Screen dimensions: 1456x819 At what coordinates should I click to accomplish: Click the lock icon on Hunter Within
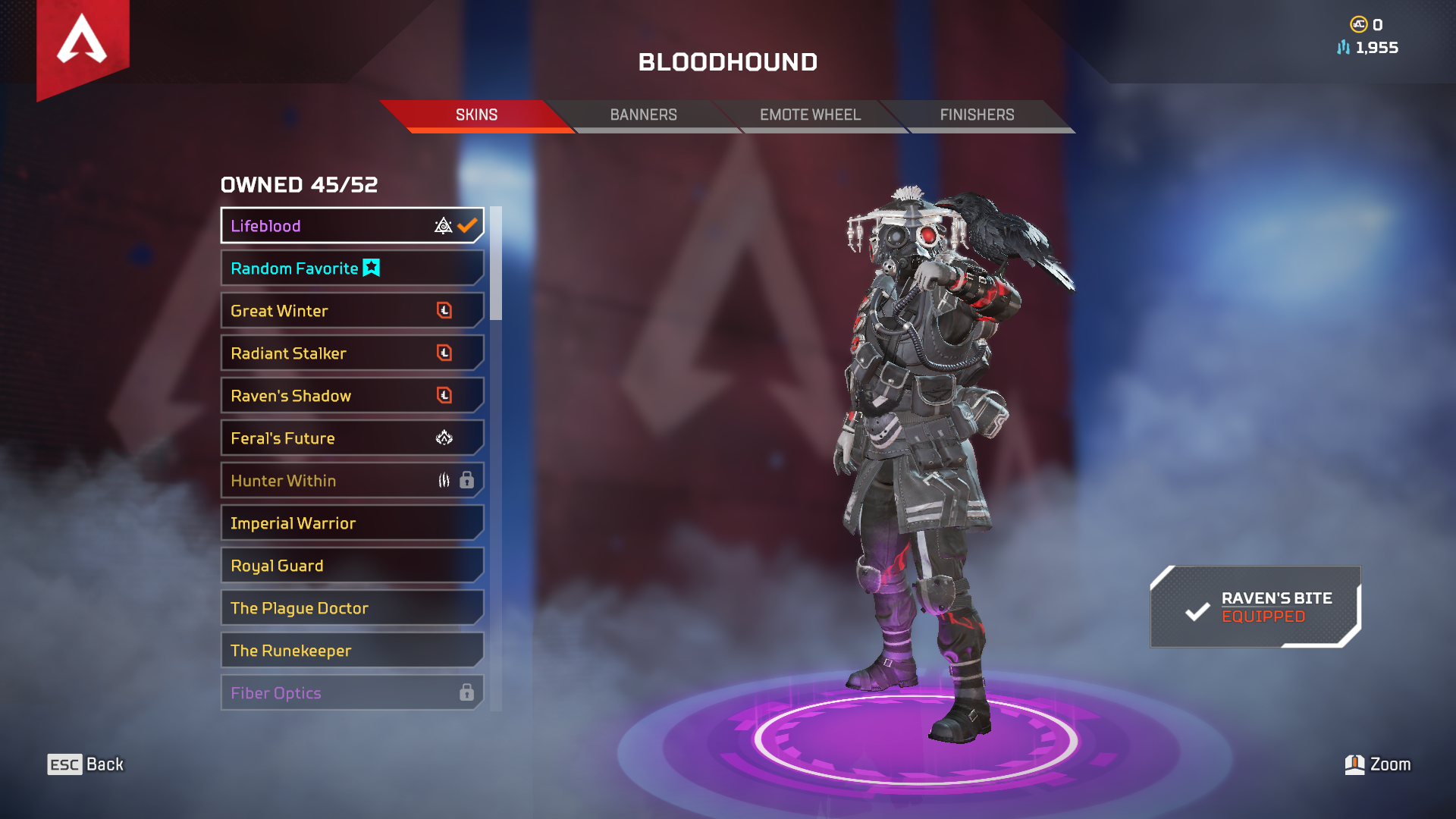click(x=466, y=480)
